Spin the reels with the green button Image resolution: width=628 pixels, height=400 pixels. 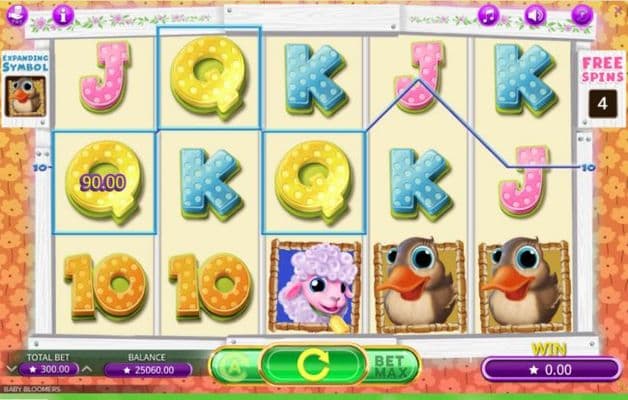click(x=313, y=365)
